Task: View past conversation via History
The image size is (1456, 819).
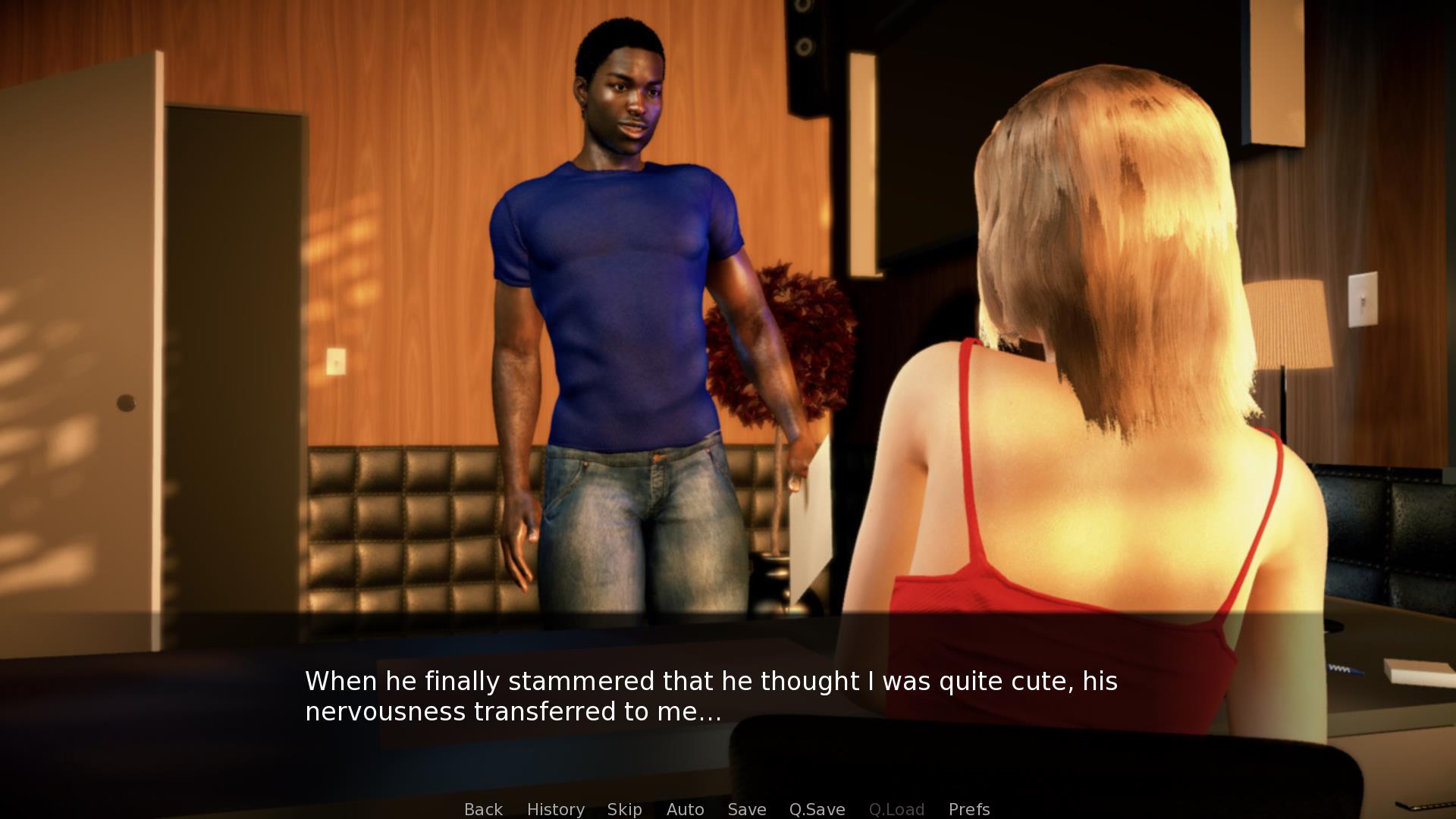Action: (x=556, y=809)
